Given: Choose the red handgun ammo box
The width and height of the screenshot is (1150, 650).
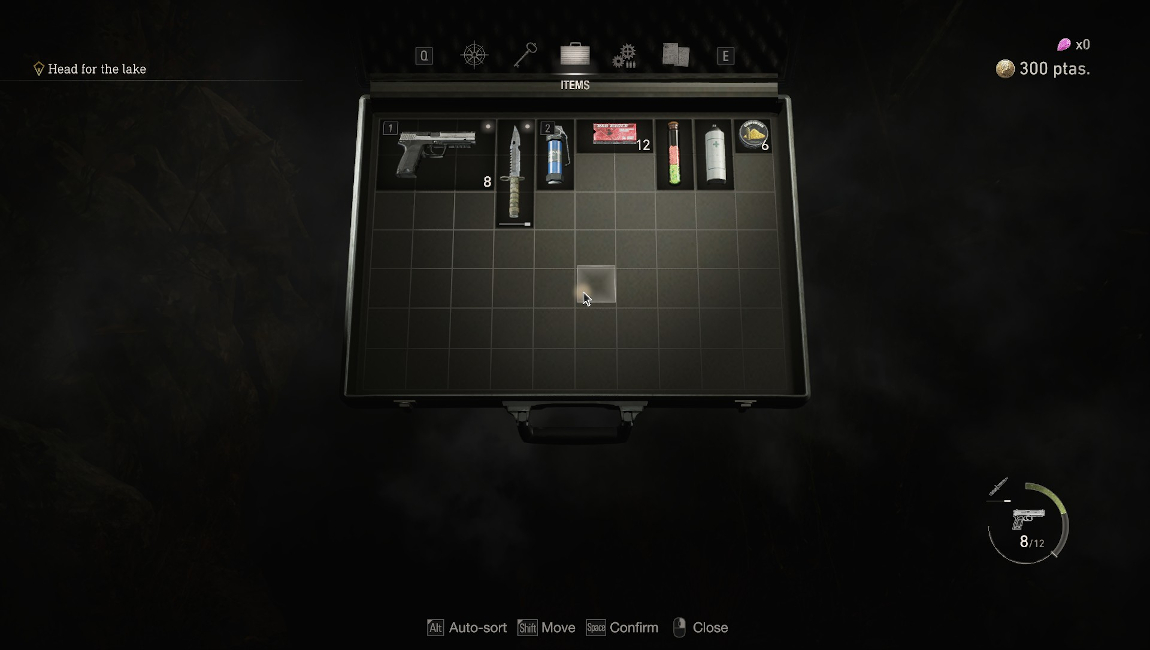Looking at the screenshot, I should pos(614,135).
